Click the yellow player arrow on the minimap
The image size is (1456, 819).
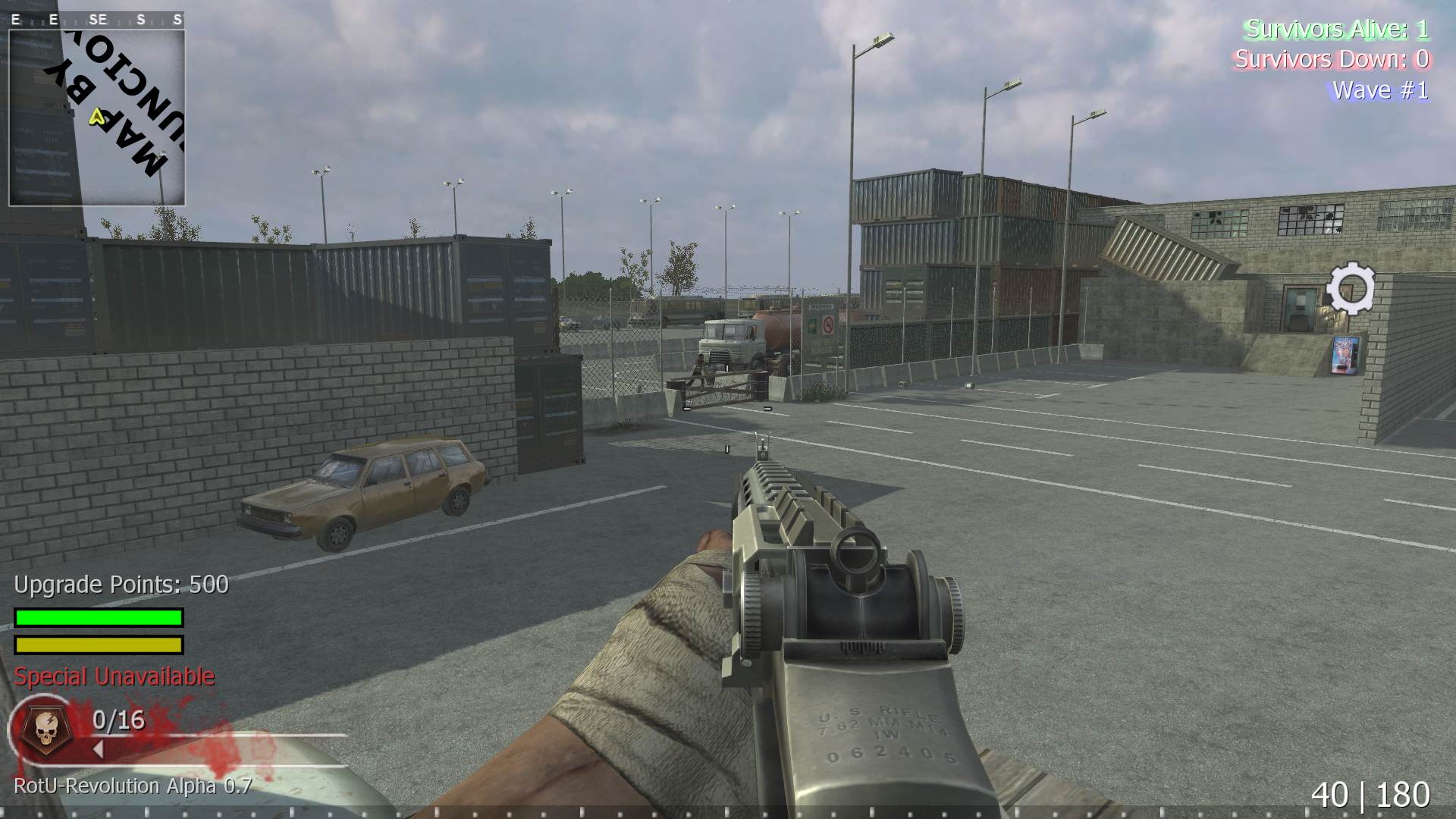tap(96, 117)
